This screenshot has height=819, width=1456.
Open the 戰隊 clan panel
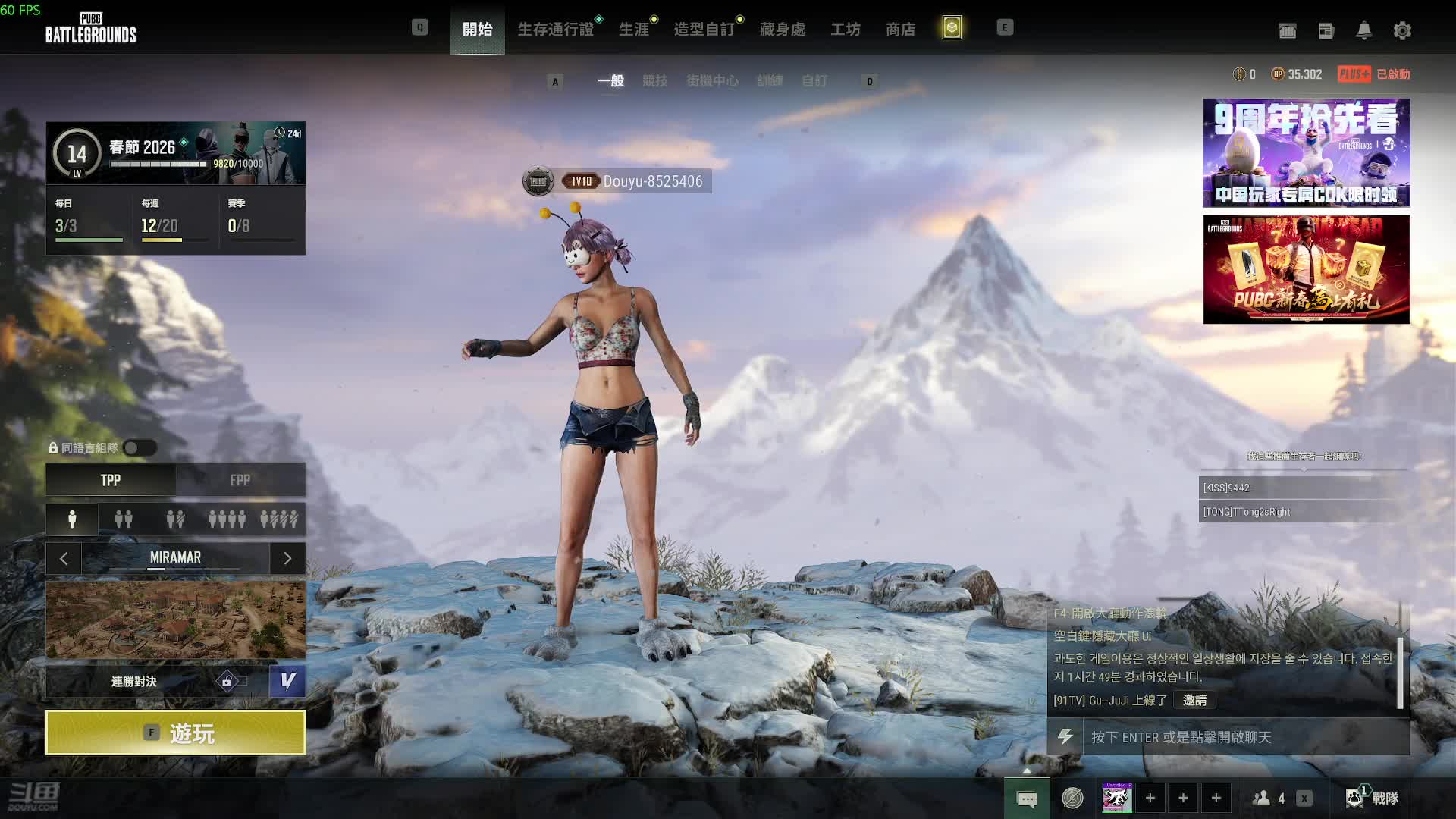(x=1373, y=798)
